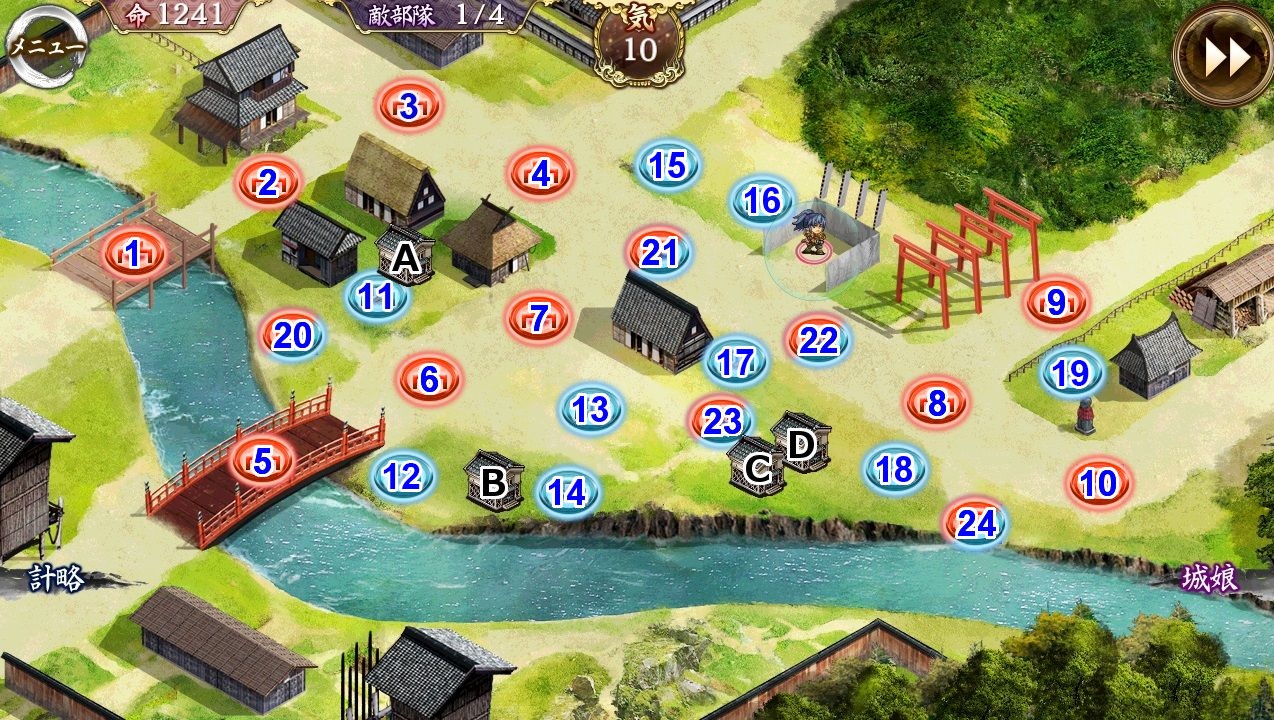Image resolution: width=1274 pixels, height=720 pixels.
Task: Open the 計略 stratagem panel
Action: point(56,578)
